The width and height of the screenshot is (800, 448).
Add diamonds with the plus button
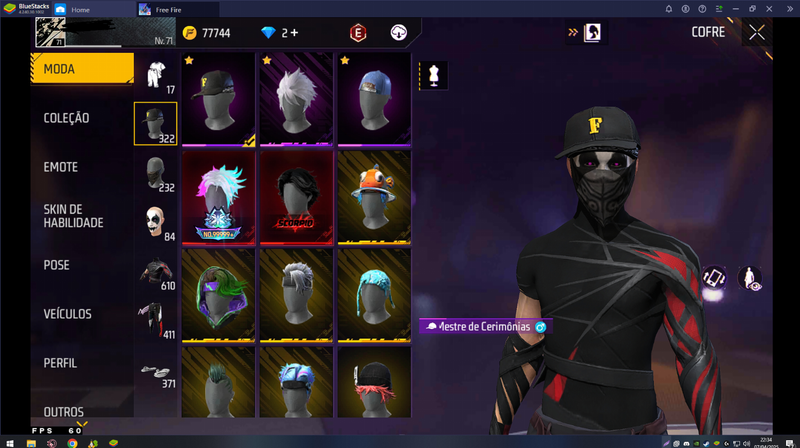pos(295,33)
